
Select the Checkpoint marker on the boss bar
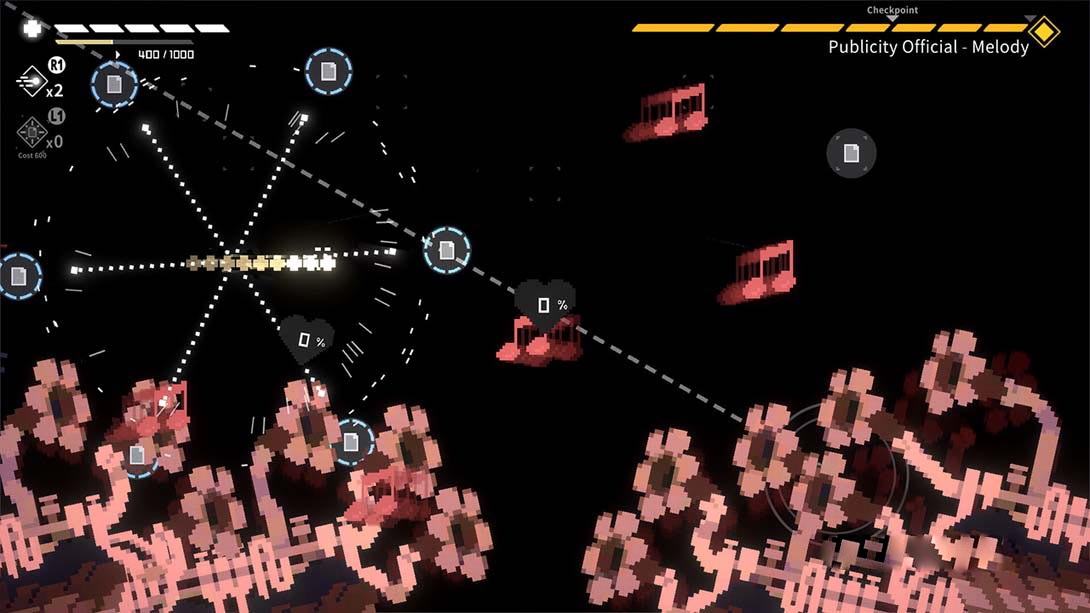click(x=892, y=18)
